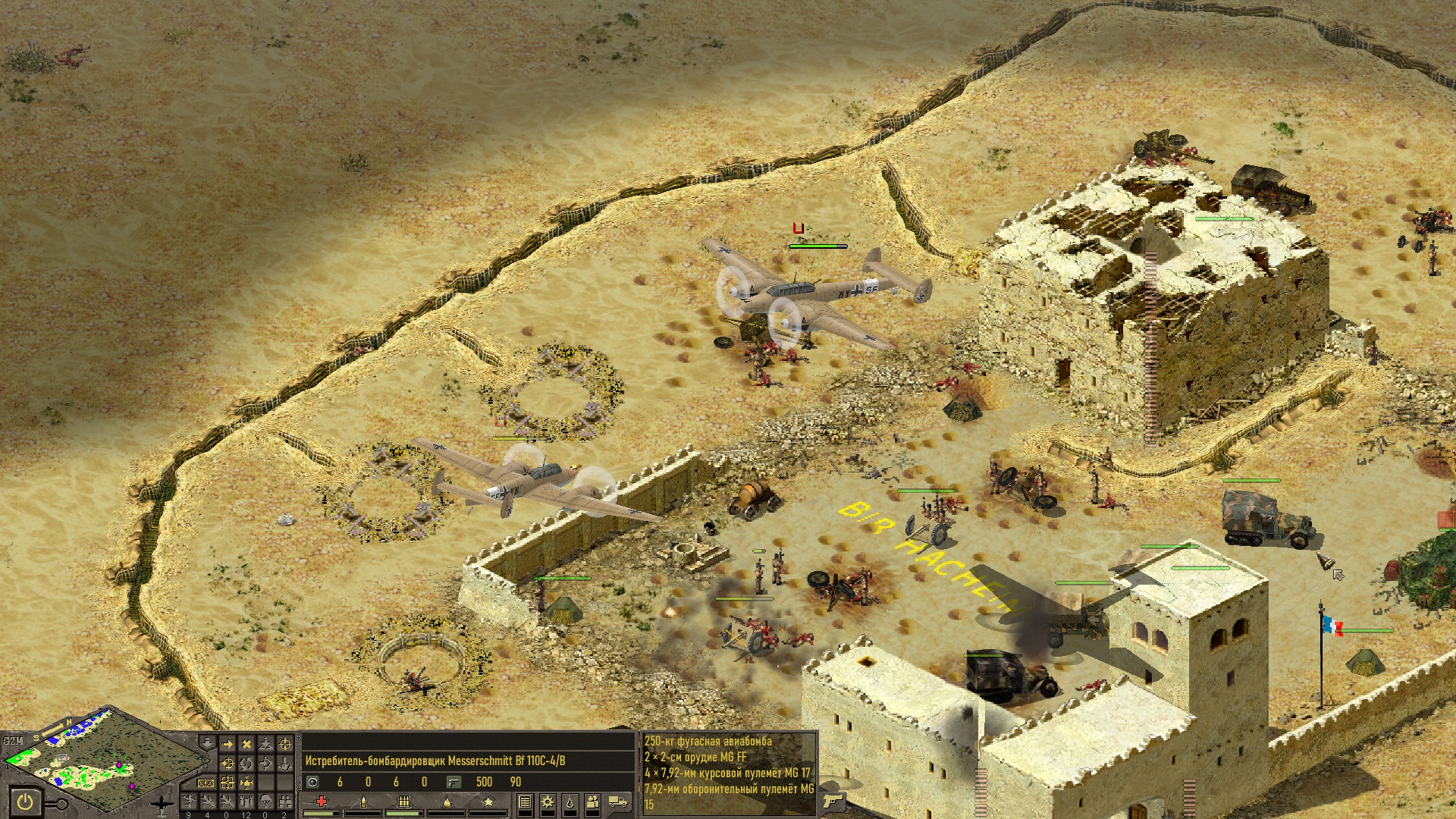Screen dimensions: 1456x819
Task: Select the 250-kg bomb weapon entry
Action: tap(708, 742)
